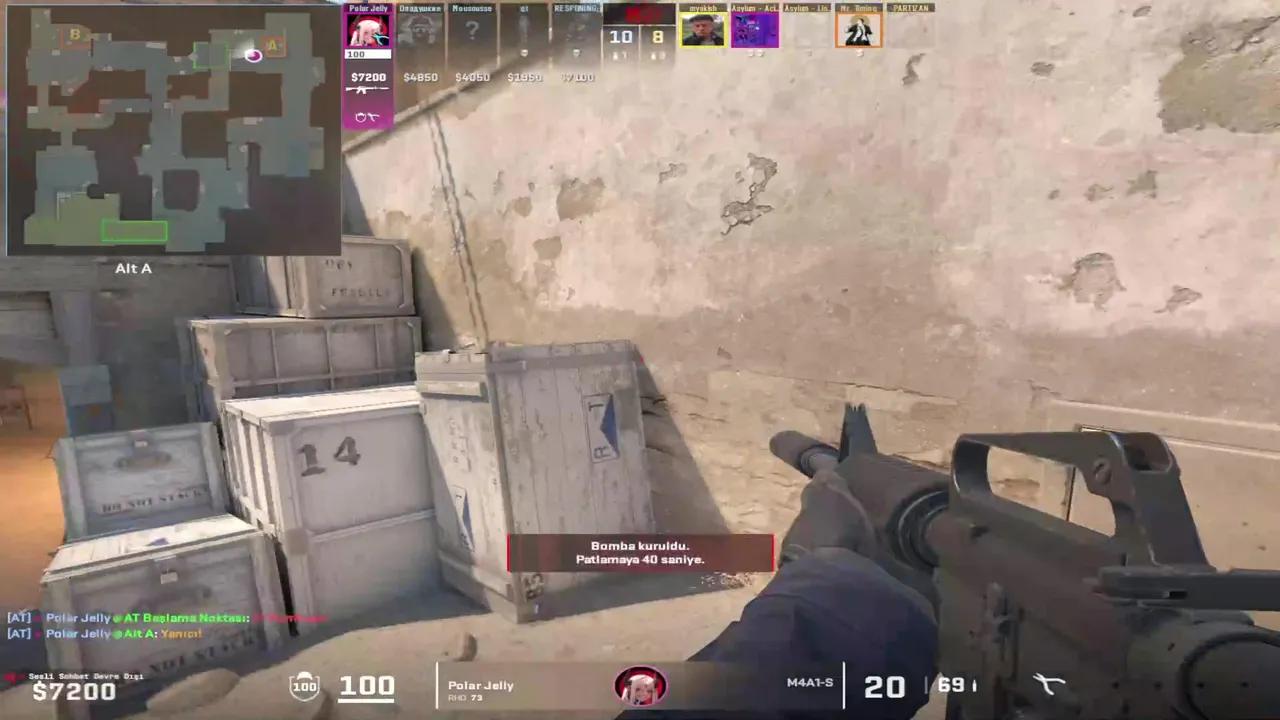Image resolution: width=1280 pixels, height=720 pixels.
Task: Click the myskish player avatar
Action: click(x=703, y=28)
